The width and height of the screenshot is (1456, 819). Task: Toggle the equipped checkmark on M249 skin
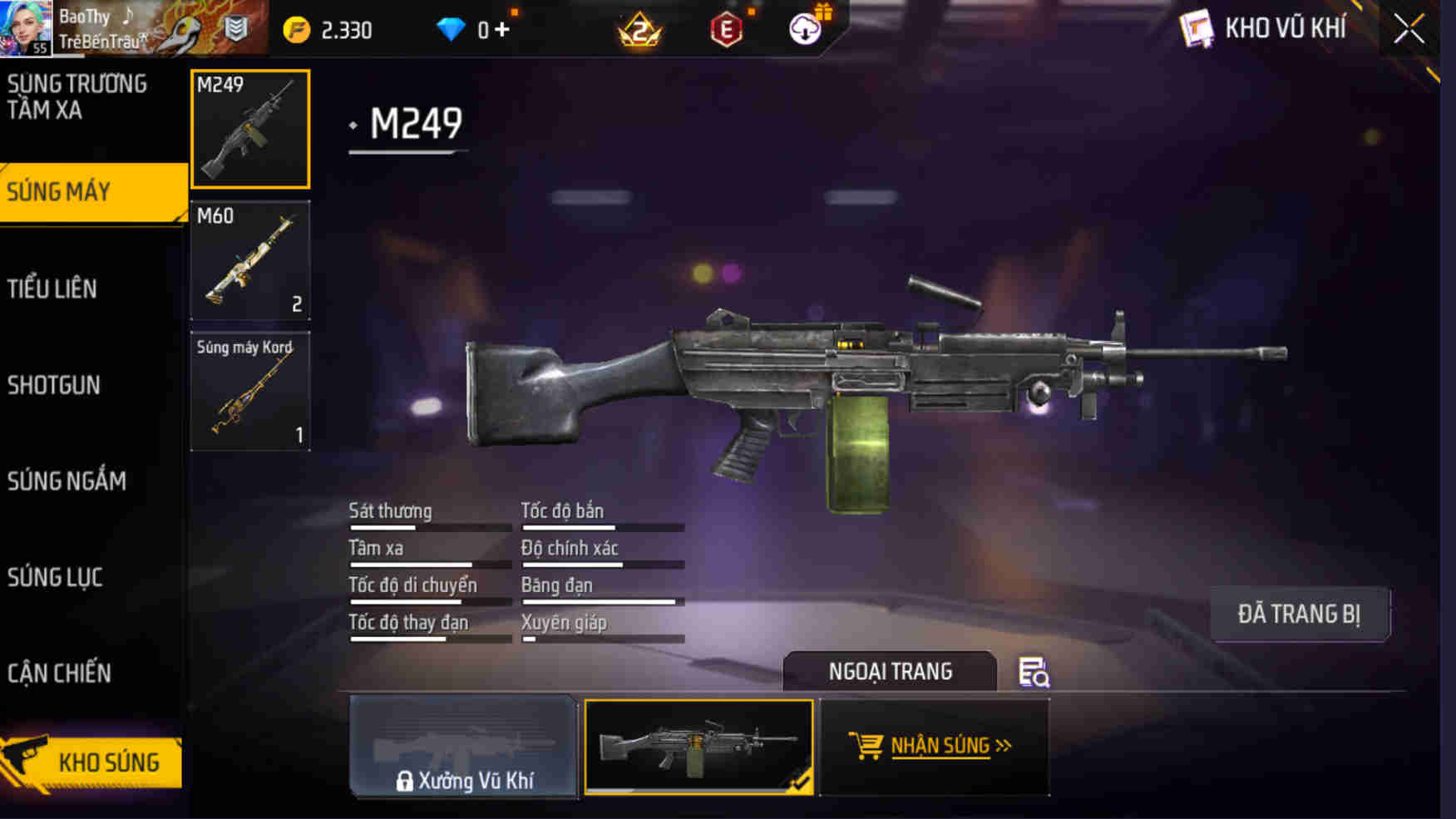pos(799,782)
